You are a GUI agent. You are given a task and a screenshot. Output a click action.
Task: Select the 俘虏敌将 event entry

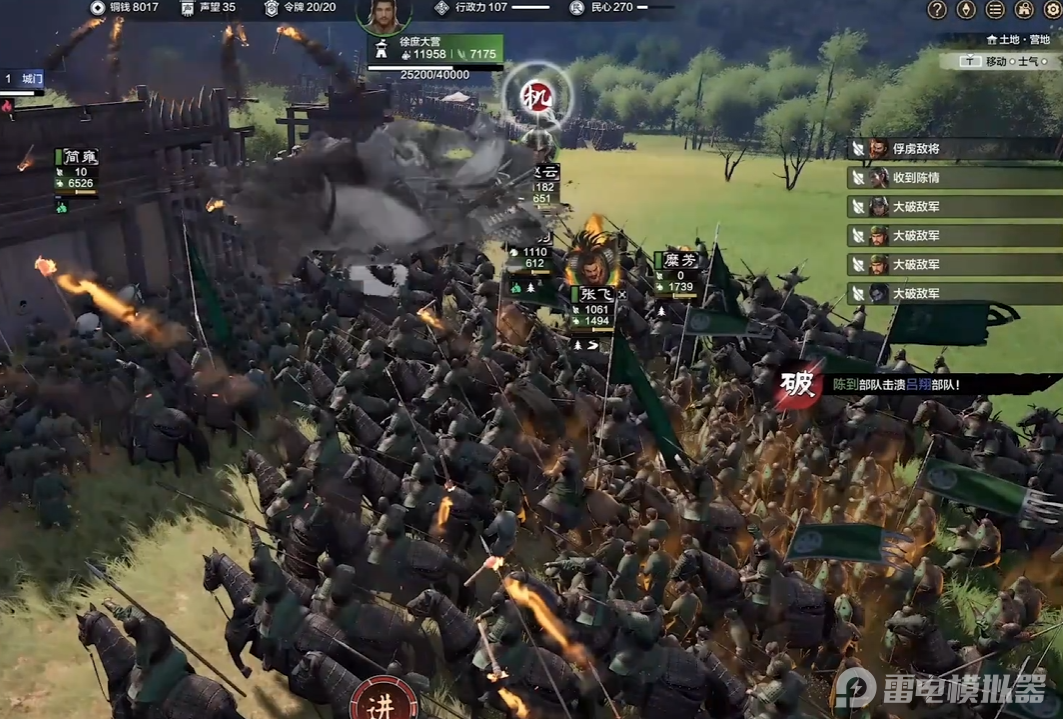coord(955,149)
